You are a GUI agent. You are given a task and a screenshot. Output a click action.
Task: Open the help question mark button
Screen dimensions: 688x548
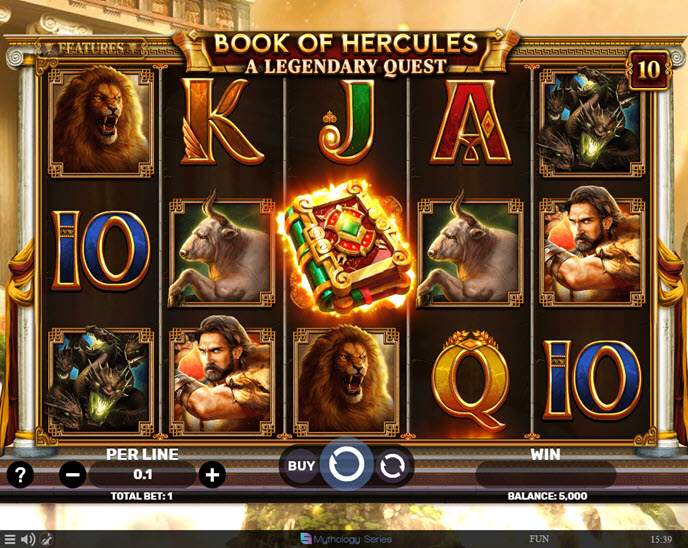coord(20,474)
